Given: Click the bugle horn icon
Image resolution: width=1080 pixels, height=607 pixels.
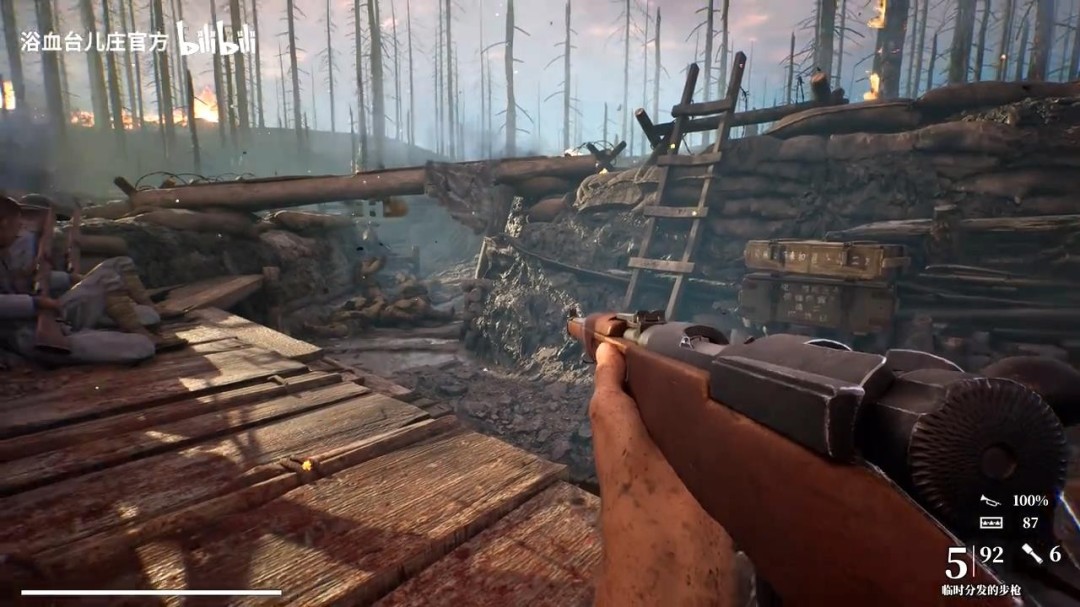Looking at the screenshot, I should click(990, 500).
